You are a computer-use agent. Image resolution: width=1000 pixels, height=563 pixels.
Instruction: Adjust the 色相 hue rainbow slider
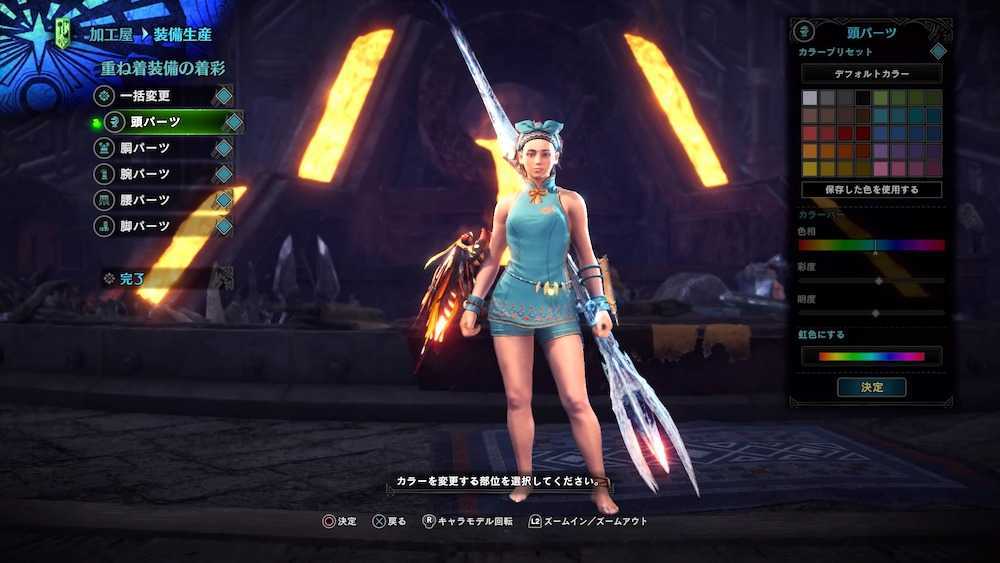[871, 245]
